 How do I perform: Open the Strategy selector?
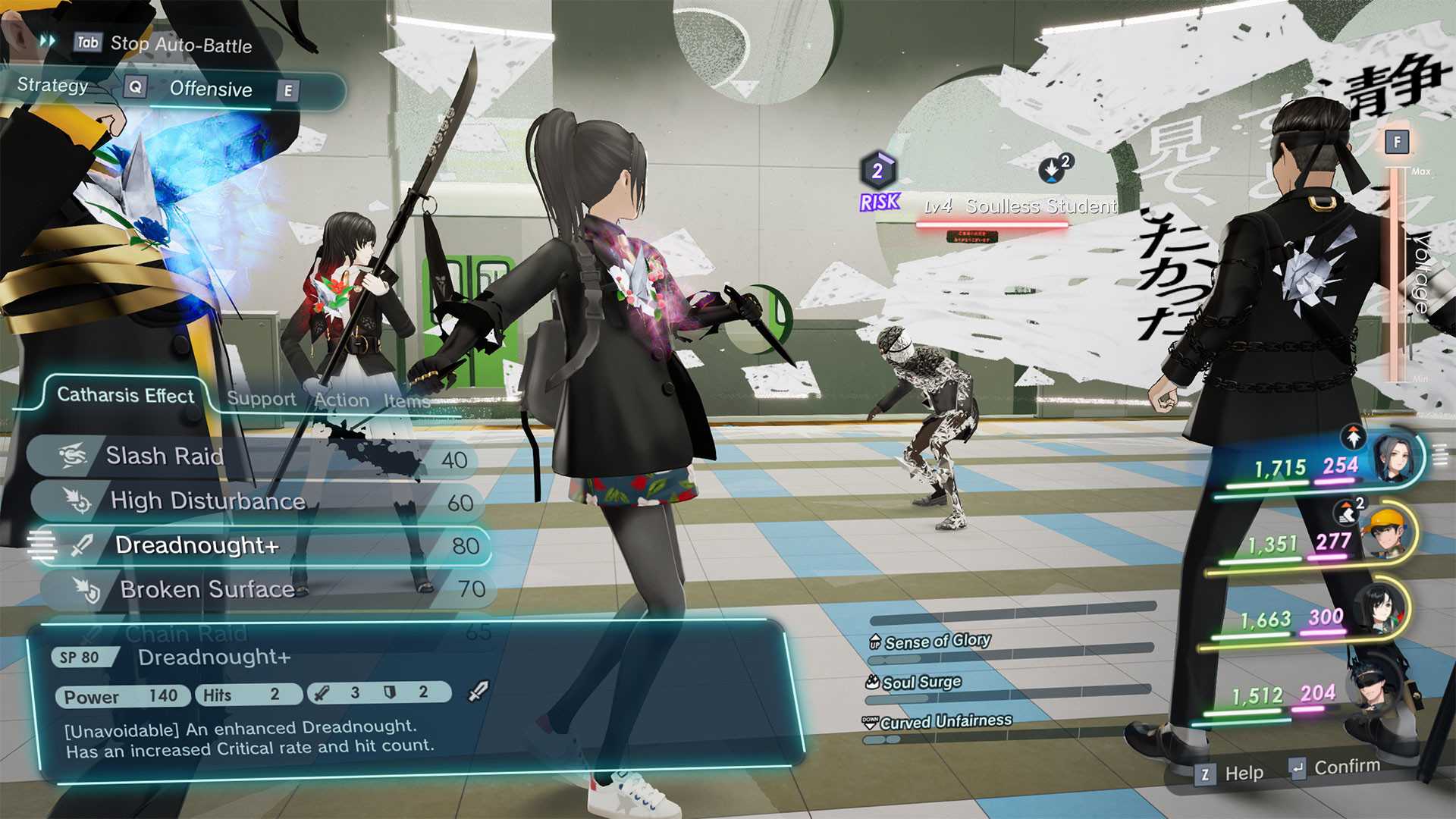[53, 88]
